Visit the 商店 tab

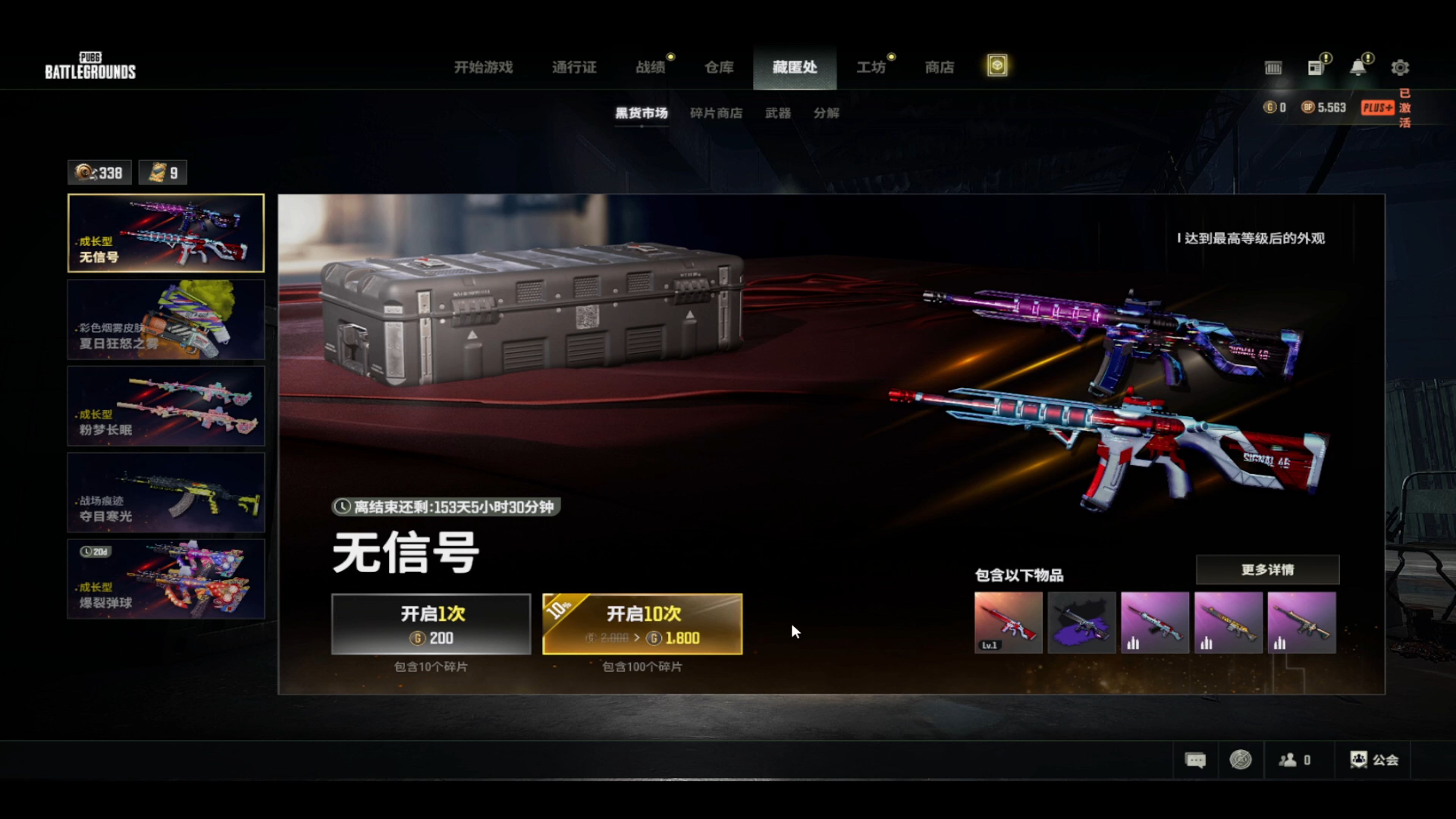tap(940, 67)
